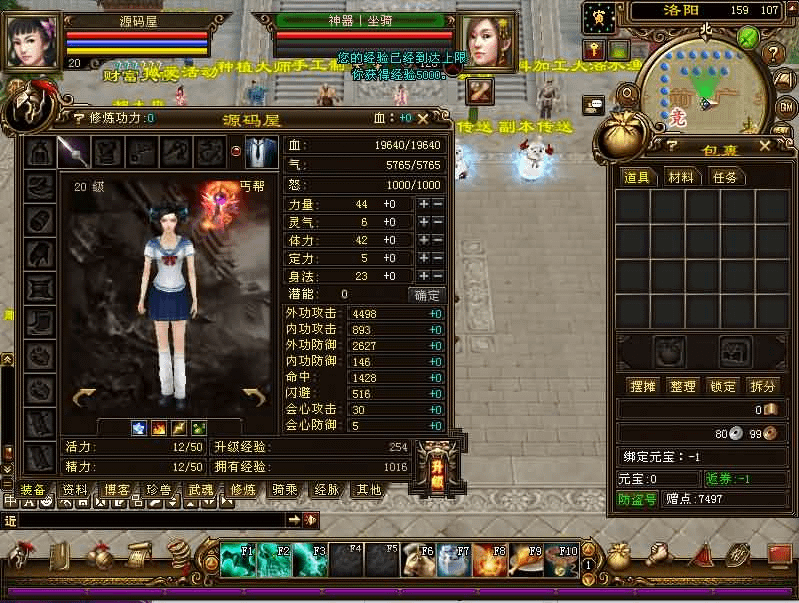
Task: Switch to the 材料 materials tab
Action: 680,177
